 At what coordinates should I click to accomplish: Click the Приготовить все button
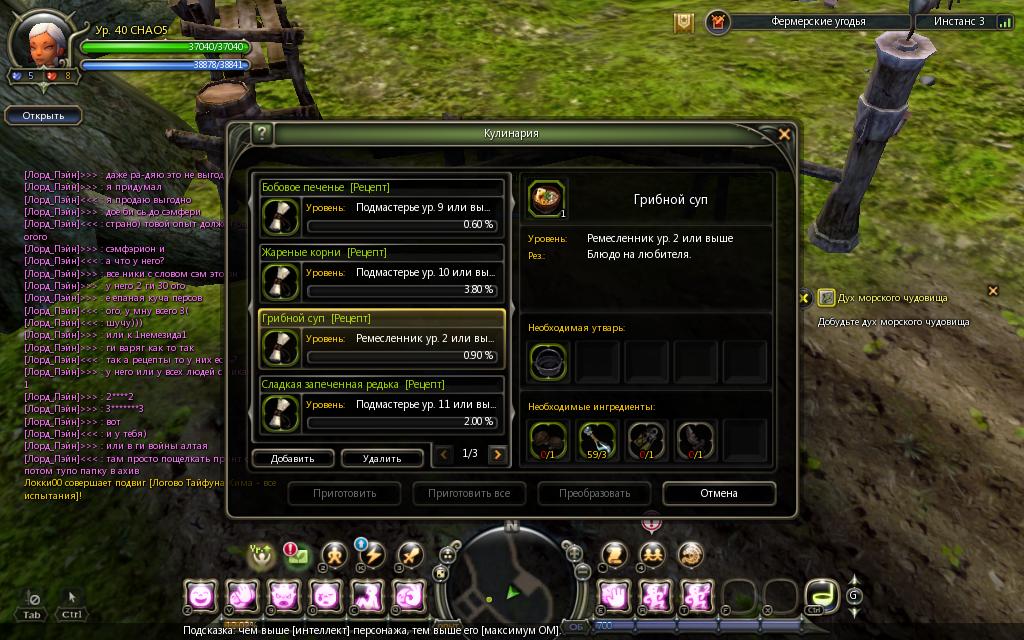pyautogui.click(x=469, y=493)
